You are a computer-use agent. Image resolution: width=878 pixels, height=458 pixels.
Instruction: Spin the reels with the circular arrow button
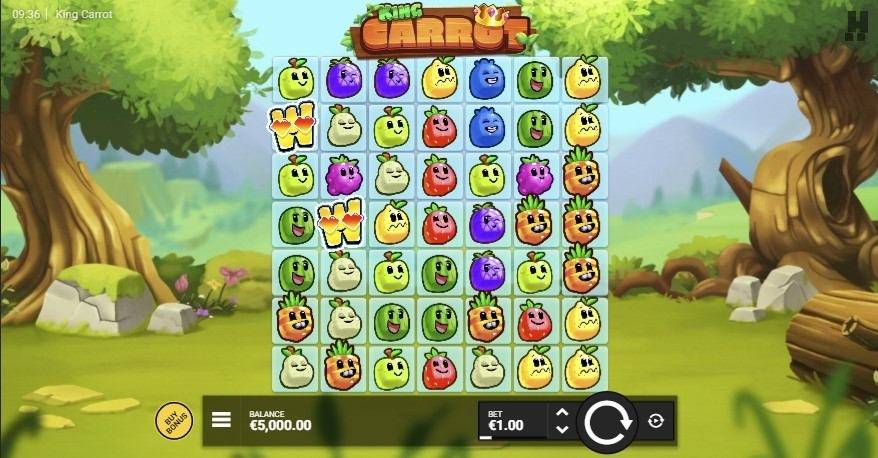point(606,421)
